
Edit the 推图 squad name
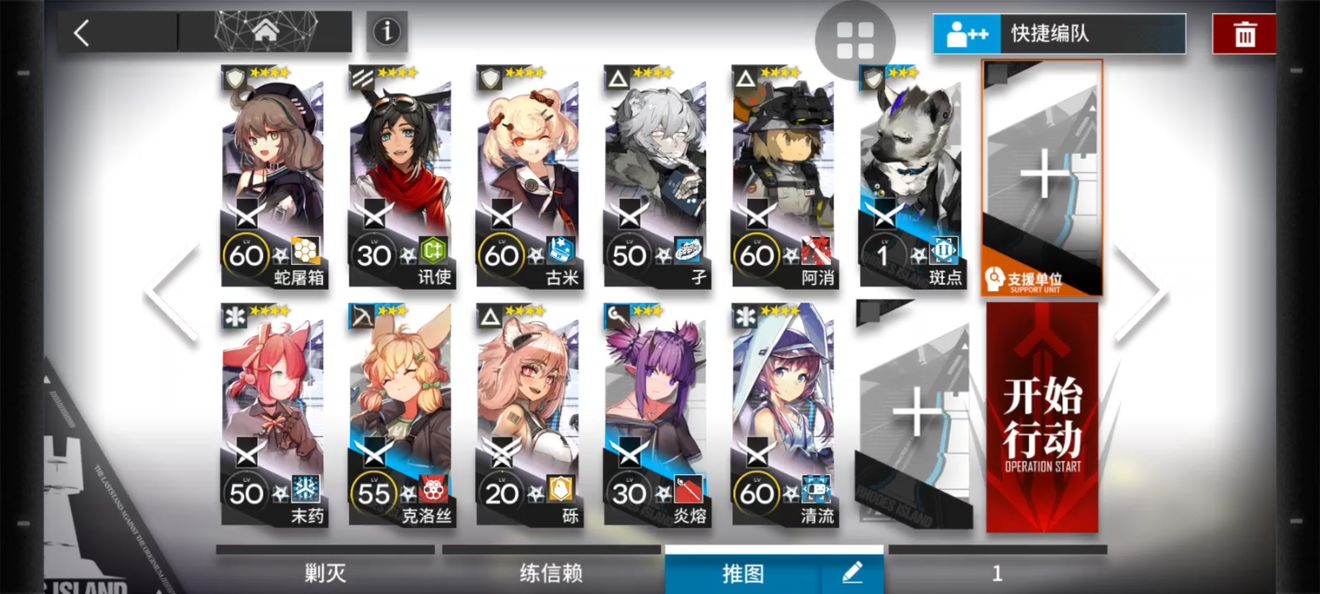click(852, 573)
